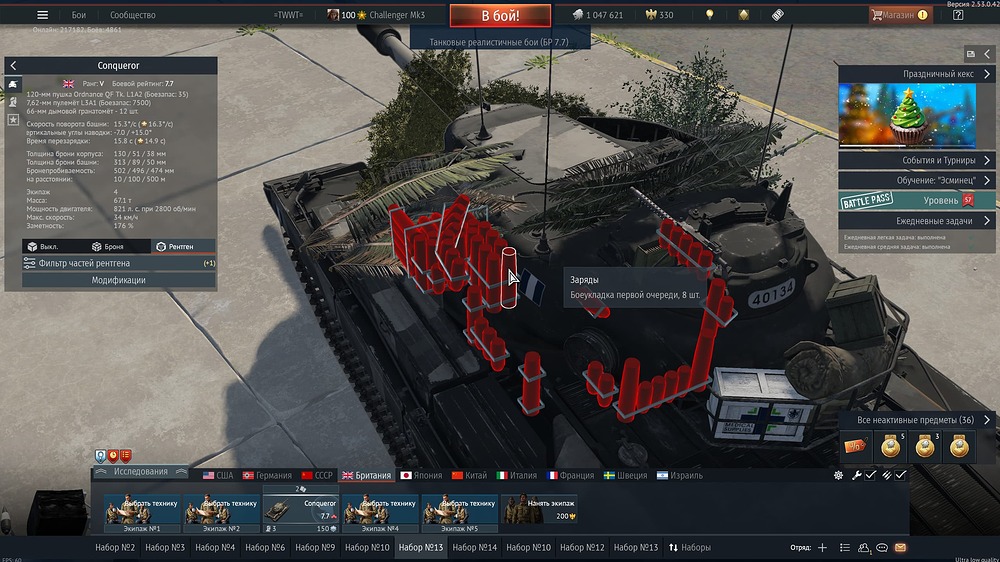Viewport: 1000px width, 562px height.
Task: Start battle with the В бой! button
Action: coord(500,16)
